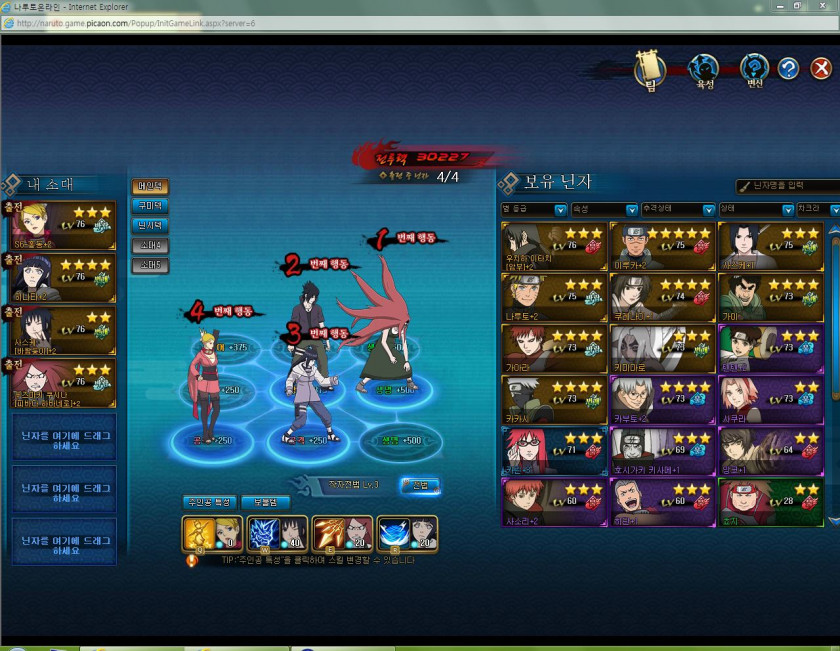The width and height of the screenshot is (840, 651).
Task: Select the 소대4 squad tab
Action: [150, 245]
